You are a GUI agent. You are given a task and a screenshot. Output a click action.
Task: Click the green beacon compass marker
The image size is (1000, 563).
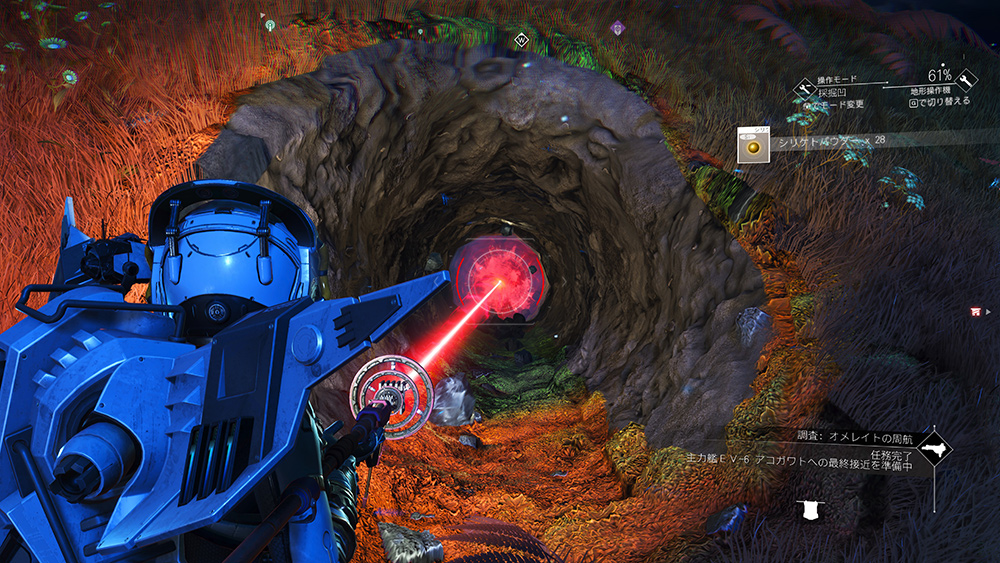[x=270, y=24]
